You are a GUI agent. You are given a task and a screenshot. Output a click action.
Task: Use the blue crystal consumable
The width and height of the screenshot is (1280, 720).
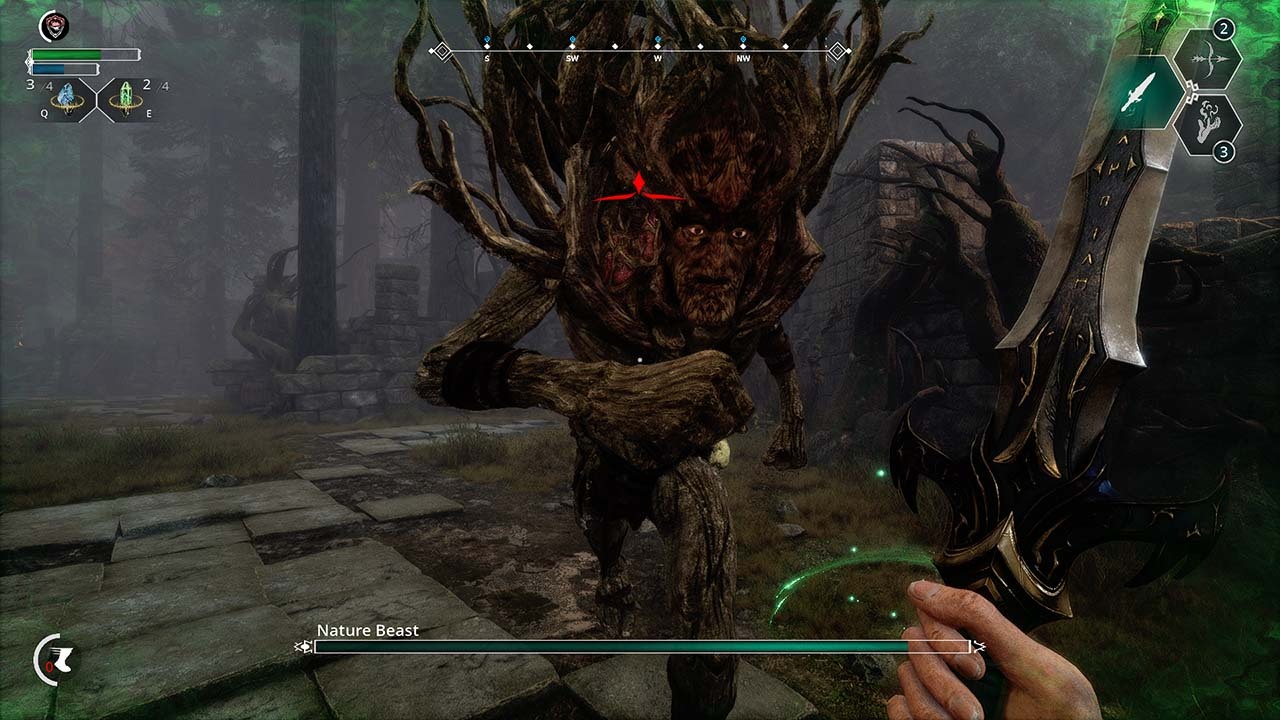click(67, 99)
